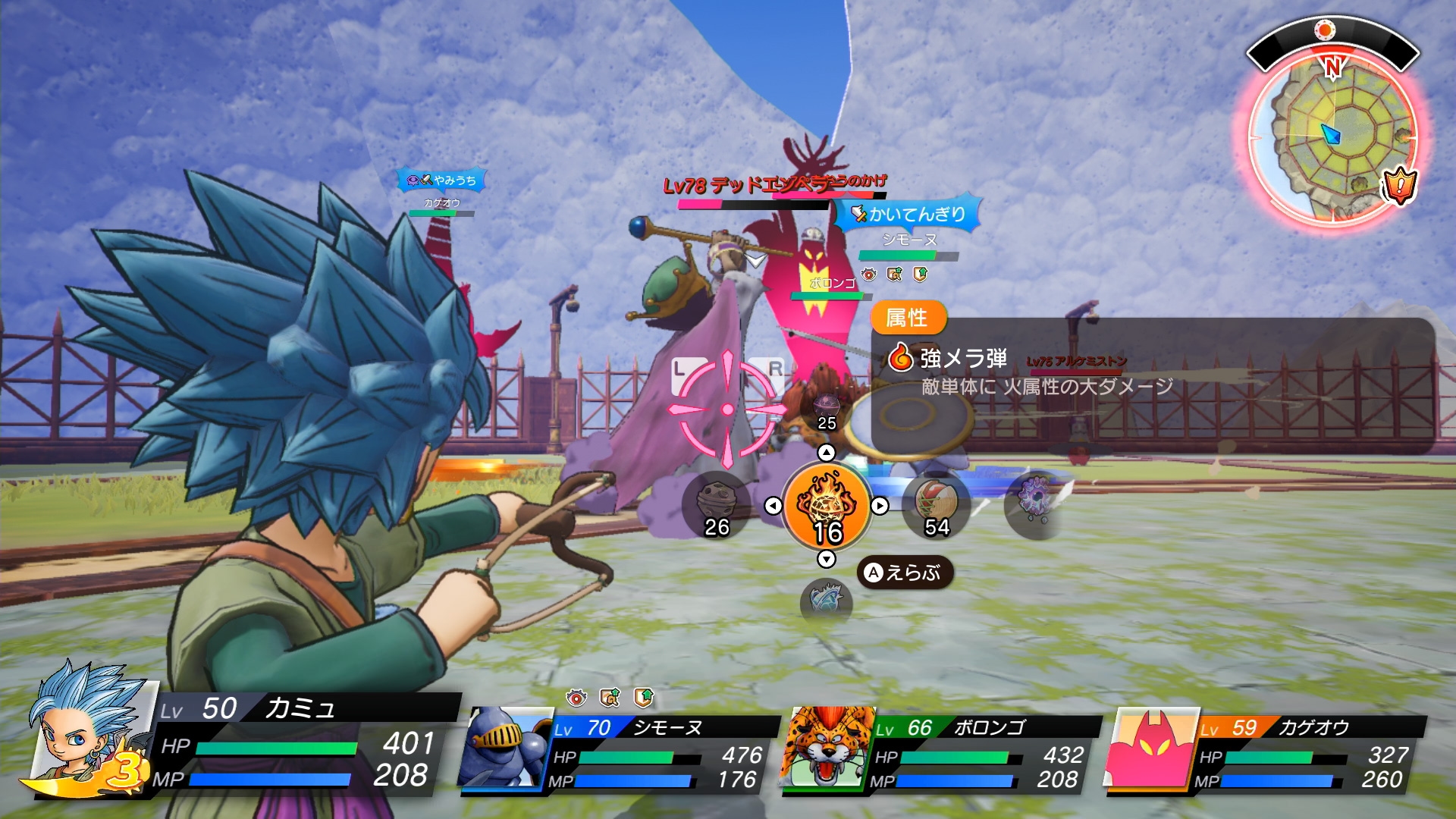This screenshot has height=819, width=1456.
Task: Click the up arrow above the fire pellet
Action: [827, 453]
